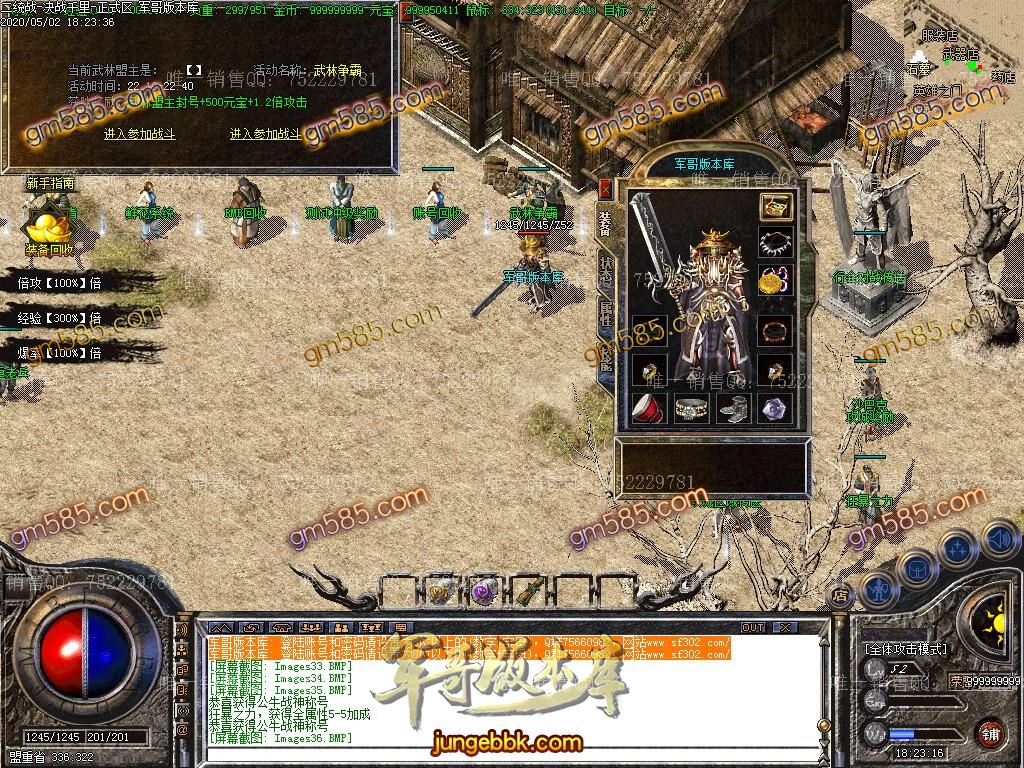Select the red drum equipment slot
1024x768 pixels.
(649, 407)
